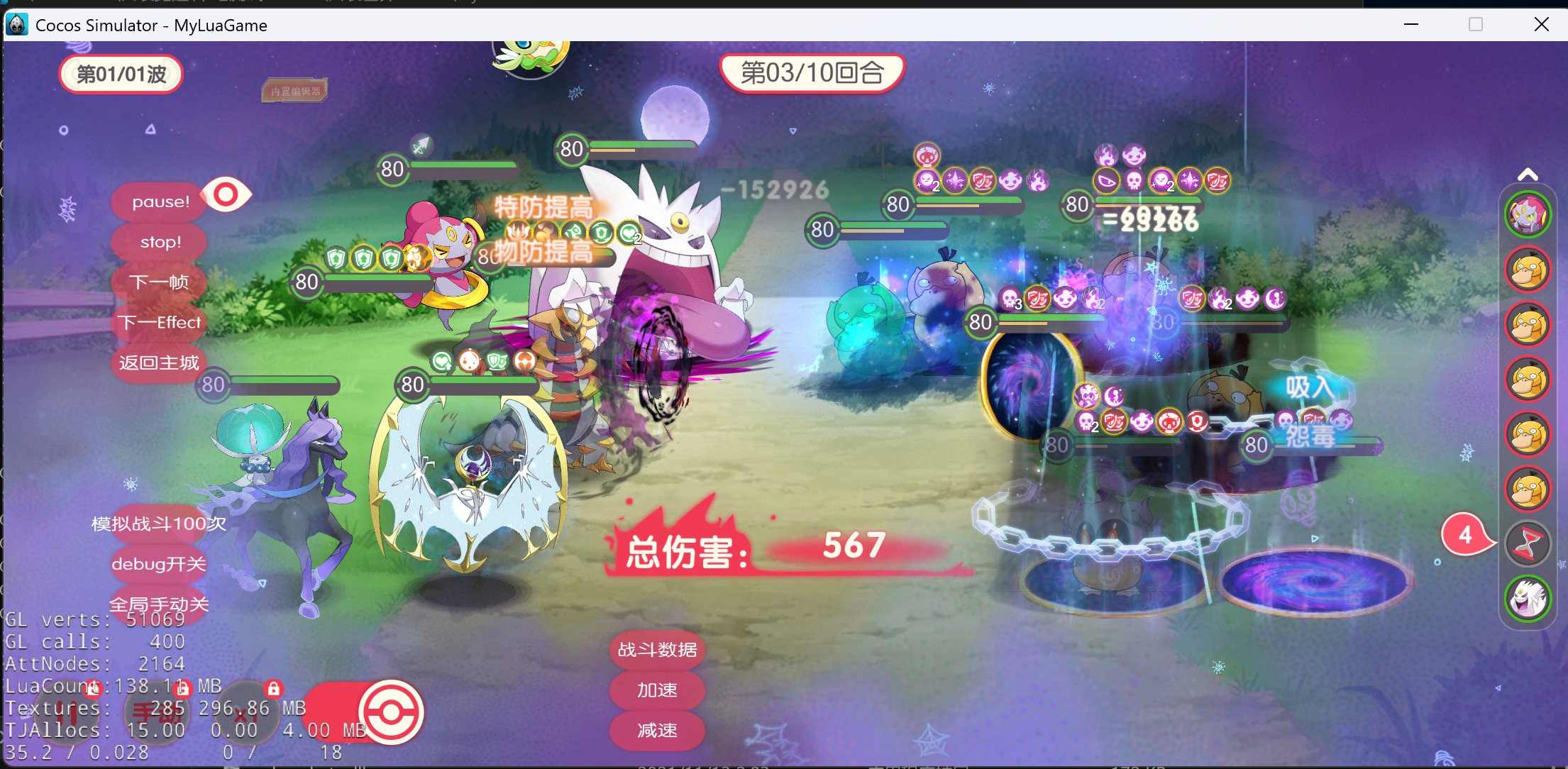Advance one frame with 下一帧
1568x769 pixels.
click(159, 282)
